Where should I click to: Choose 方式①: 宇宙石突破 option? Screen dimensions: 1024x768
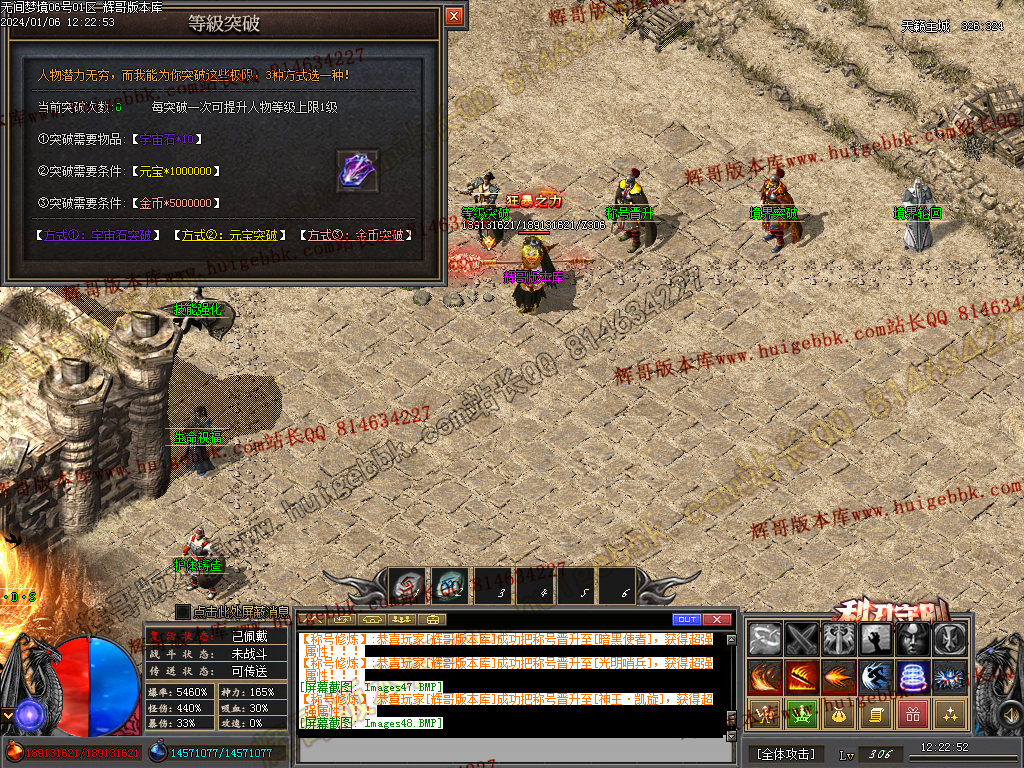pos(97,236)
